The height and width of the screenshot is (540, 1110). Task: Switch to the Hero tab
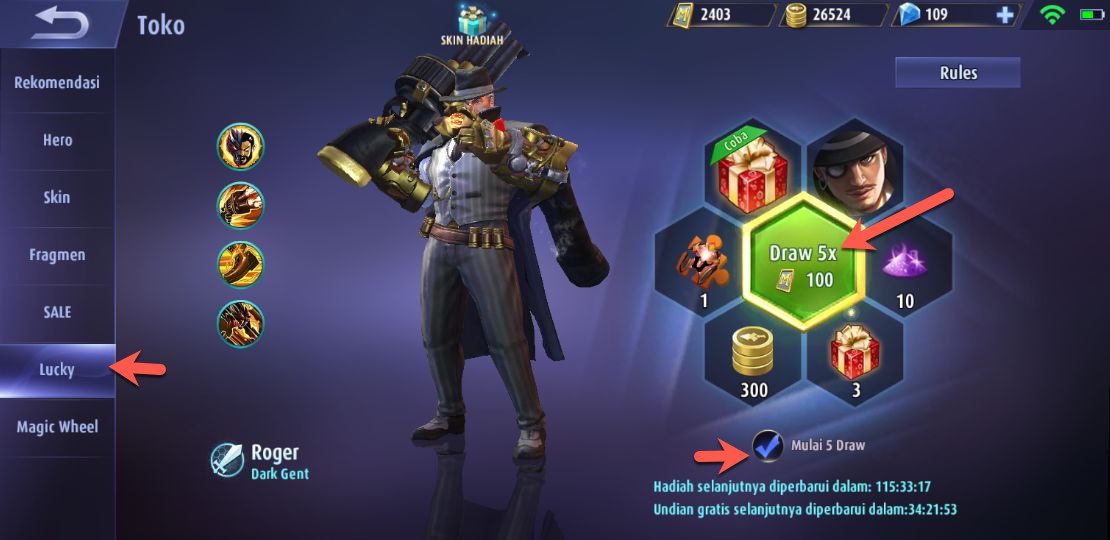(x=57, y=140)
